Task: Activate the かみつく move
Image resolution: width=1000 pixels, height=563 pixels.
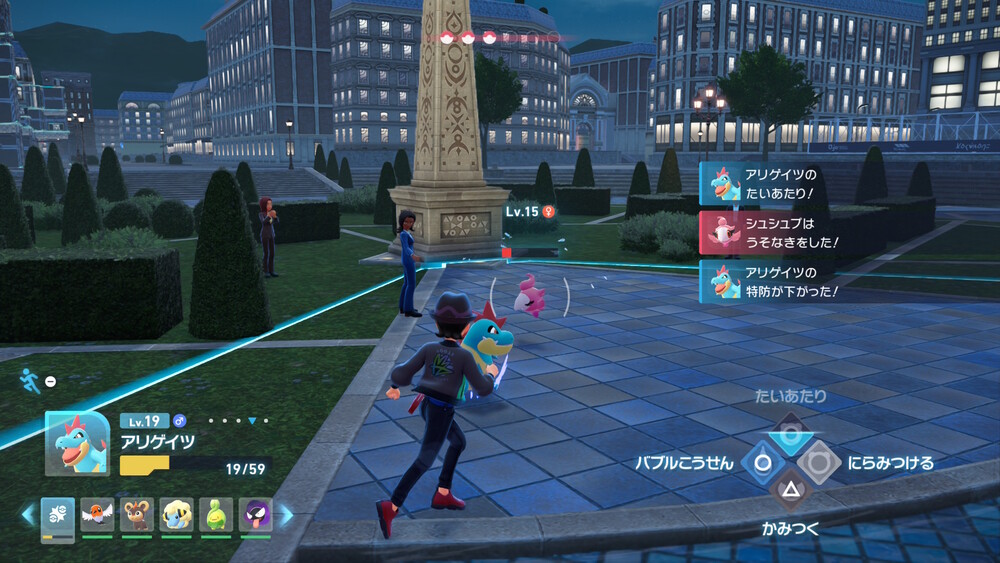Action: point(790,490)
